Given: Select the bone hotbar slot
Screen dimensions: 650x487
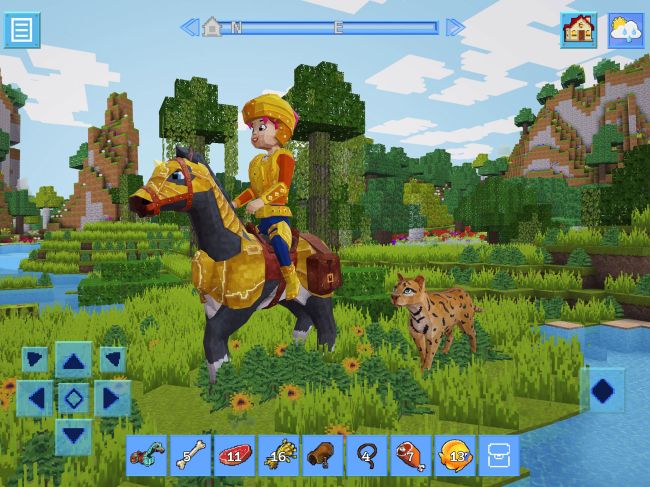Looking at the screenshot, I should 191,455.
